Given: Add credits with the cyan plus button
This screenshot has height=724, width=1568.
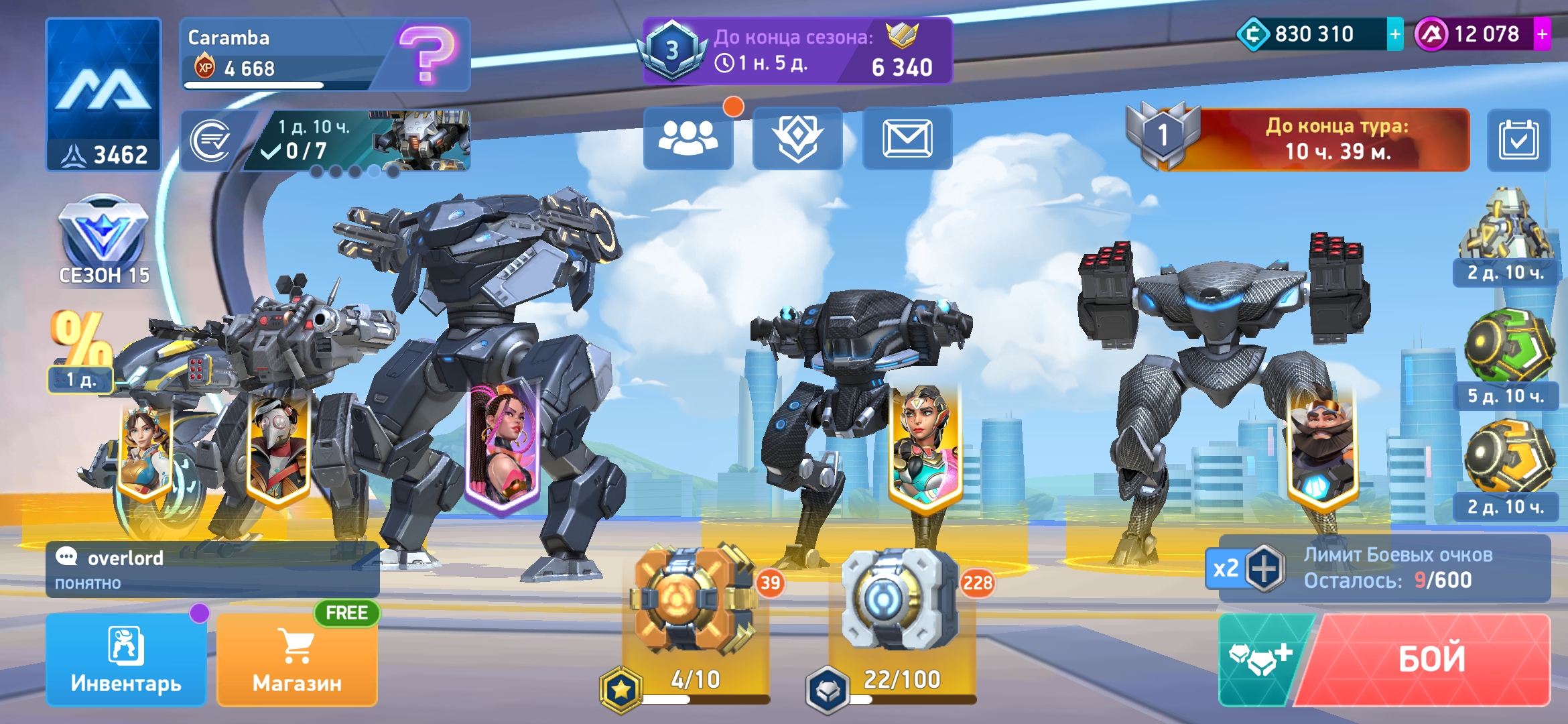Looking at the screenshot, I should click(1395, 34).
